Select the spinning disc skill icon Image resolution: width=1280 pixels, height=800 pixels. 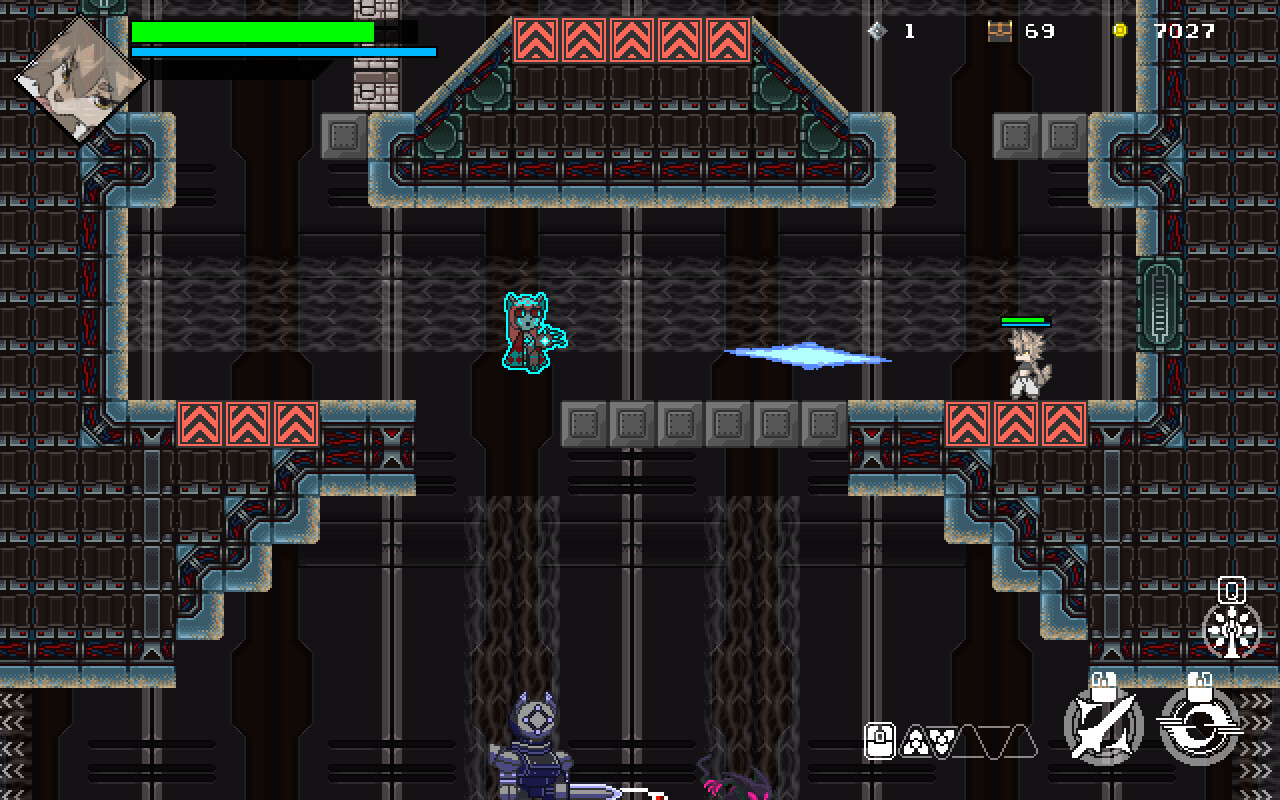[1200, 725]
